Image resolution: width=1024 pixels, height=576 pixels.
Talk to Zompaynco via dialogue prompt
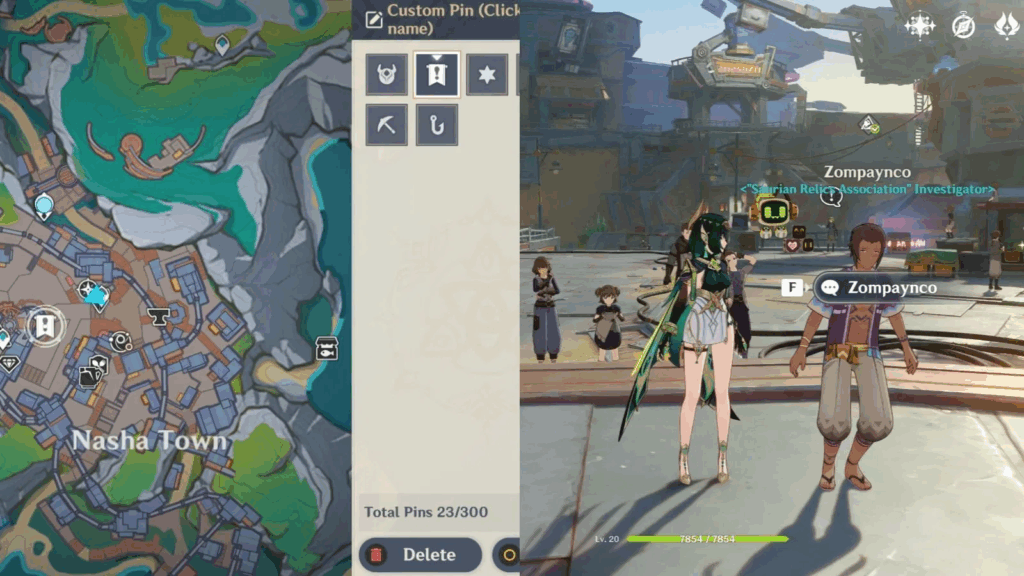click(x=878, y=288)
